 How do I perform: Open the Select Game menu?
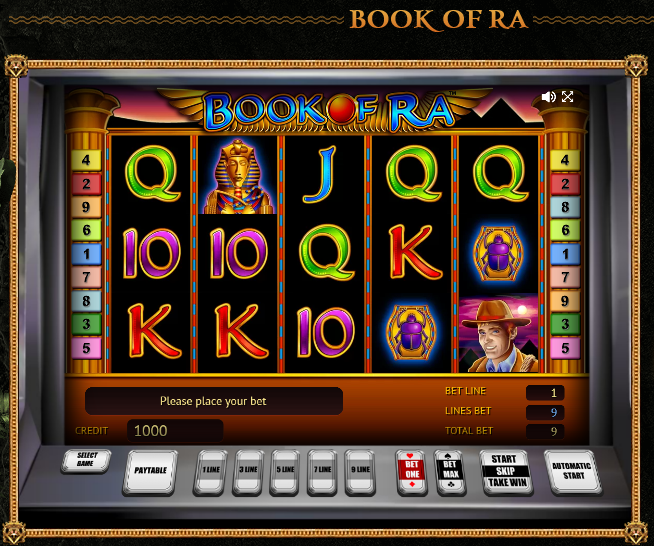click(86, 461)
